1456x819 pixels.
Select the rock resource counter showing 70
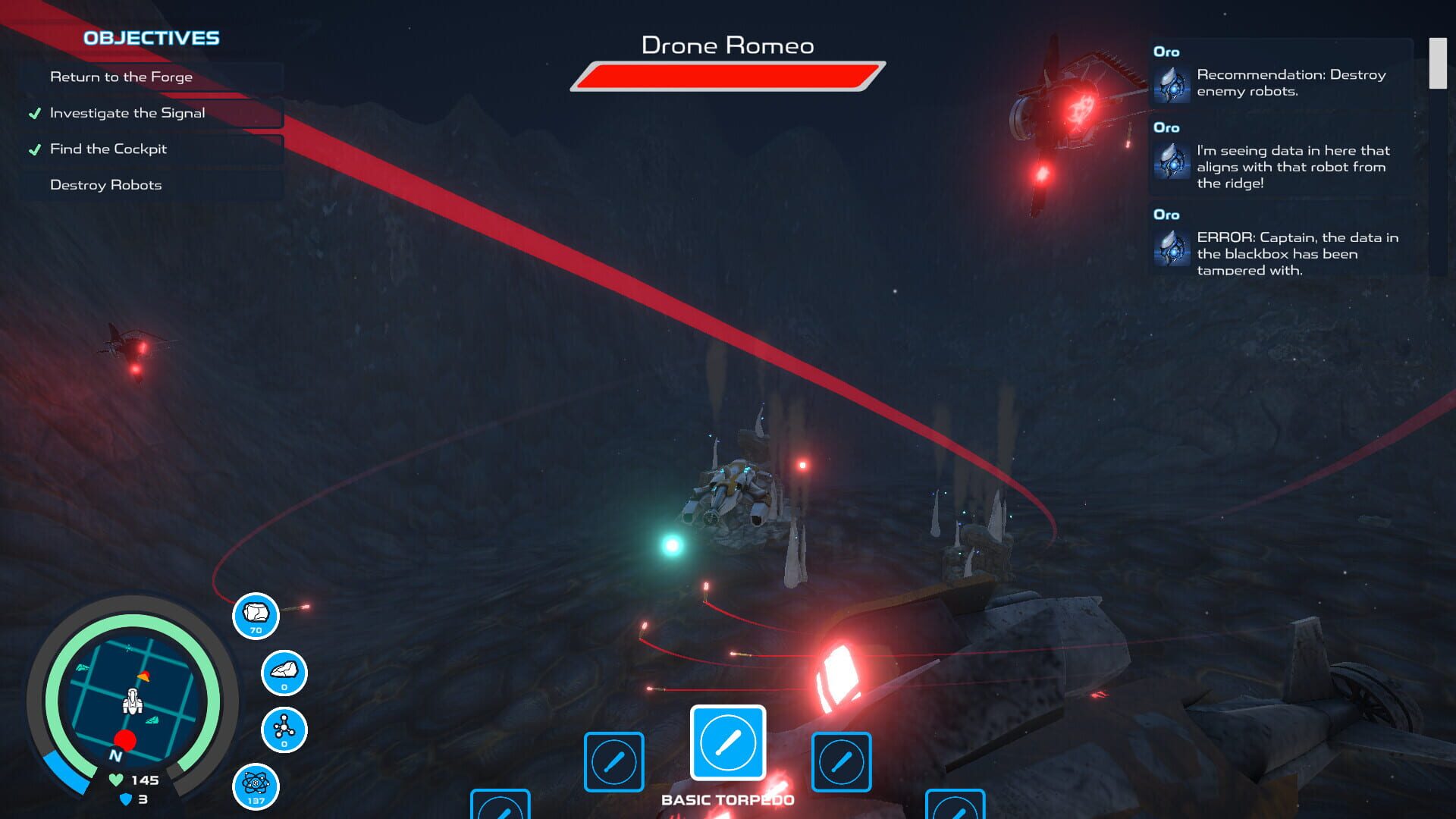256,616
